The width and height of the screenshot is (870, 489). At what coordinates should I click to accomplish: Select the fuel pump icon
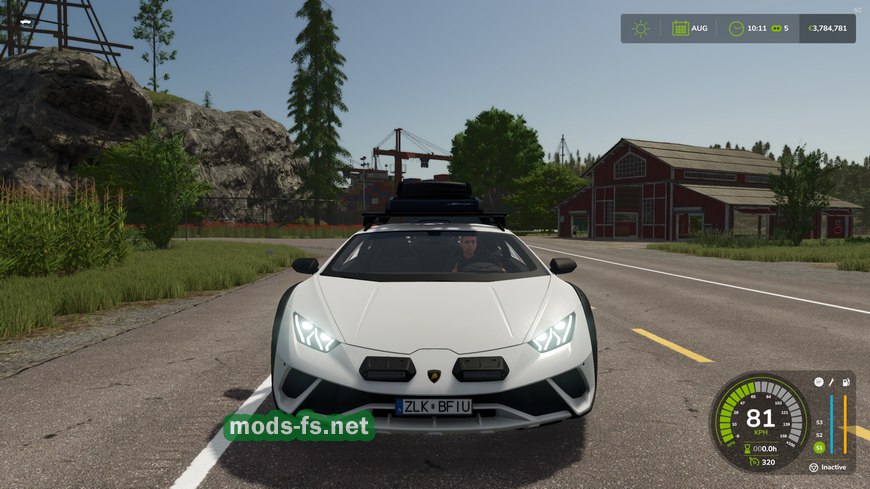(x=846, y=382)
